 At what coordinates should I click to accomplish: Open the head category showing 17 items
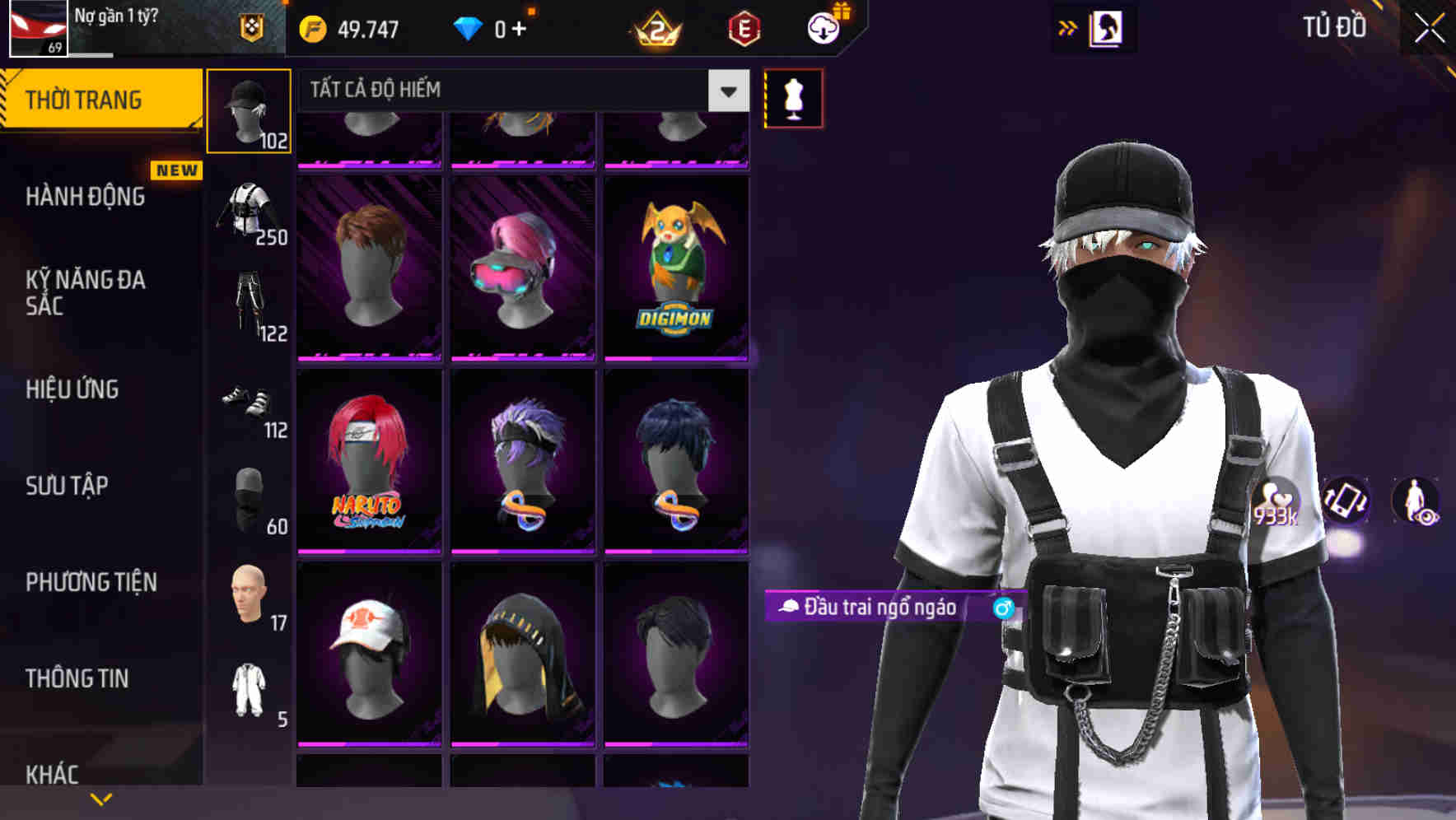point(249,591)
